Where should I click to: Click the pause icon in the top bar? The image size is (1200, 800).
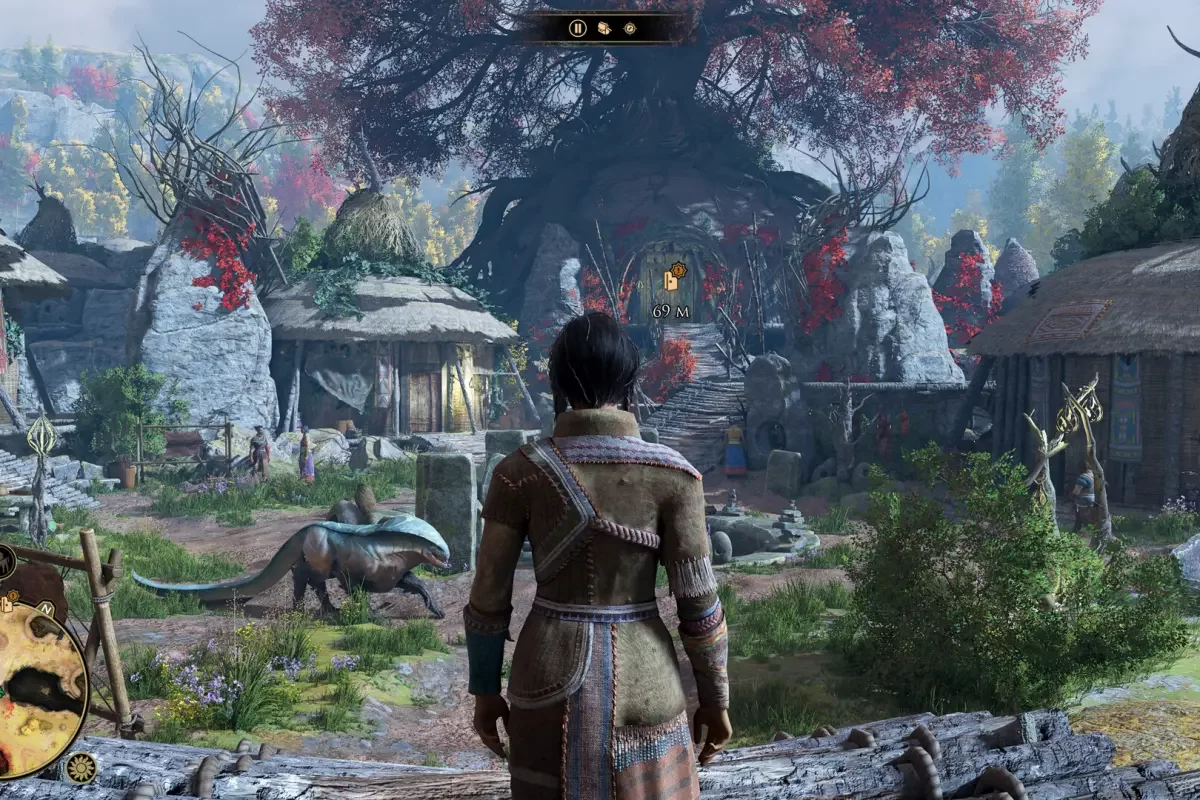[578, 28]
